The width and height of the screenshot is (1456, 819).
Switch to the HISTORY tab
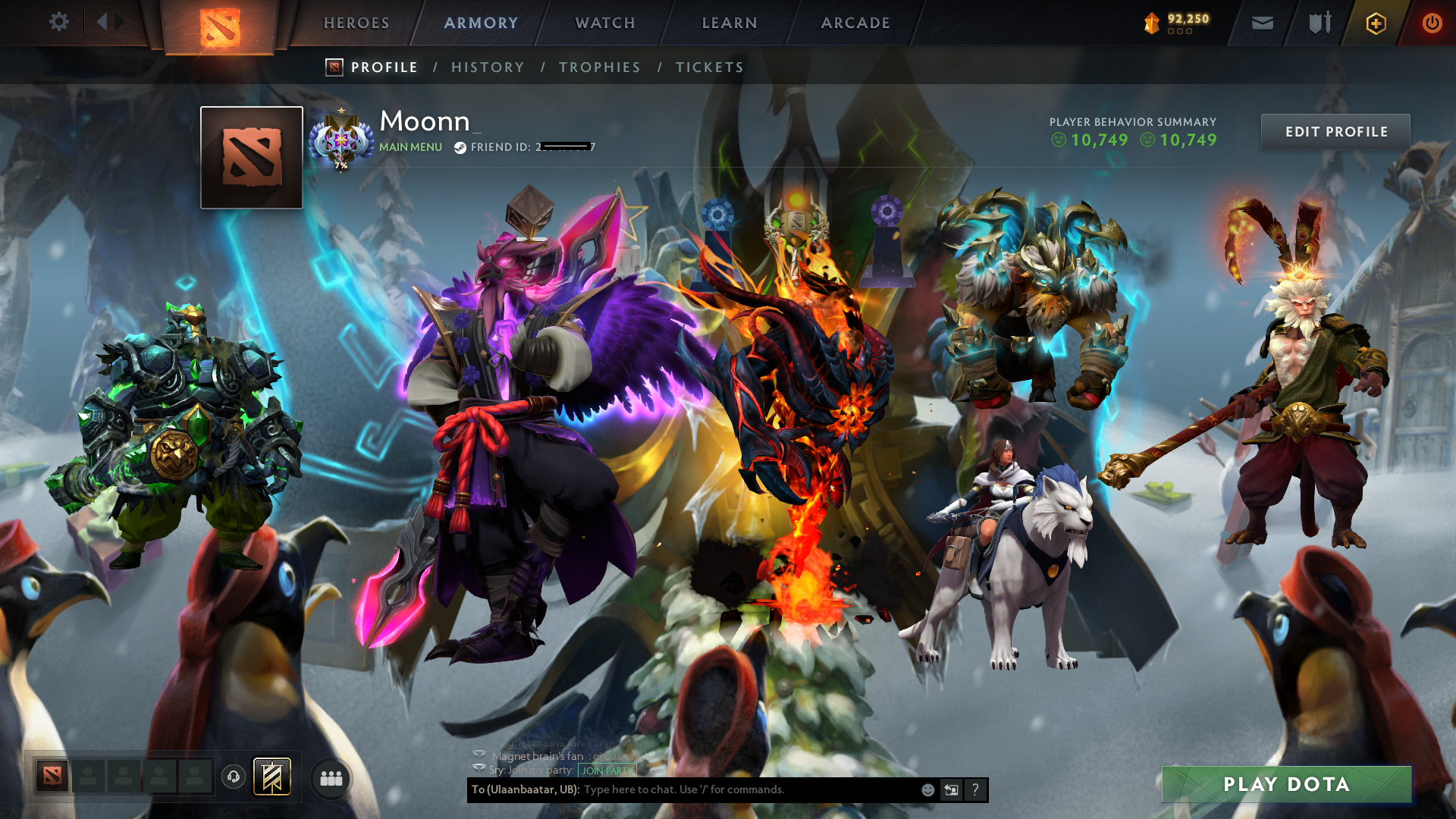[x=488, y=67]
